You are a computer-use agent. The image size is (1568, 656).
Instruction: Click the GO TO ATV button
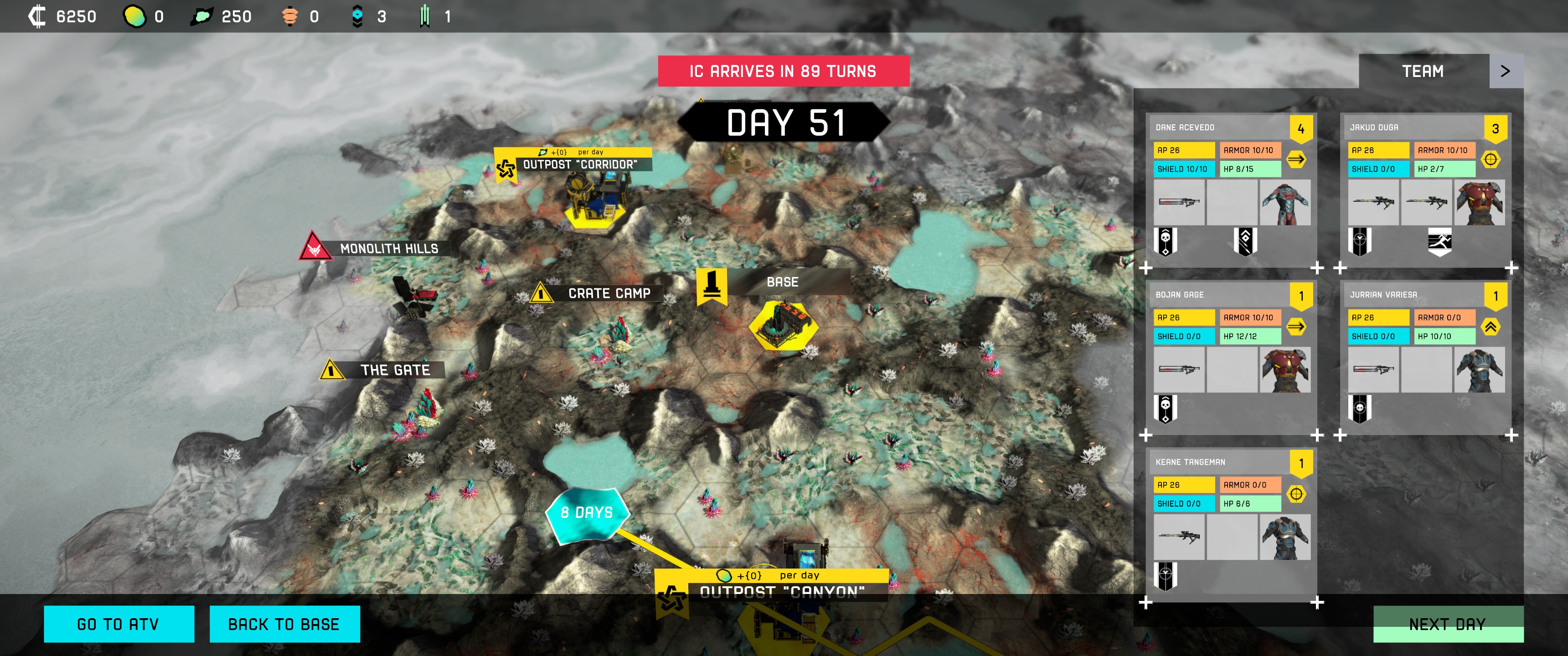pos(119,624)
